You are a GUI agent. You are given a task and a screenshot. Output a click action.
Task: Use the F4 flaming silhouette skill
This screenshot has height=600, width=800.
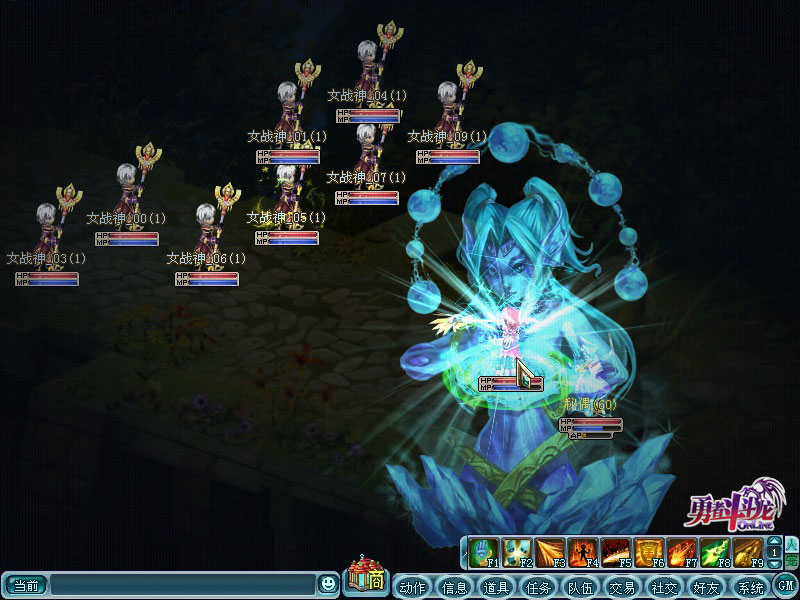pyautogui.click(x=583, y=552)
